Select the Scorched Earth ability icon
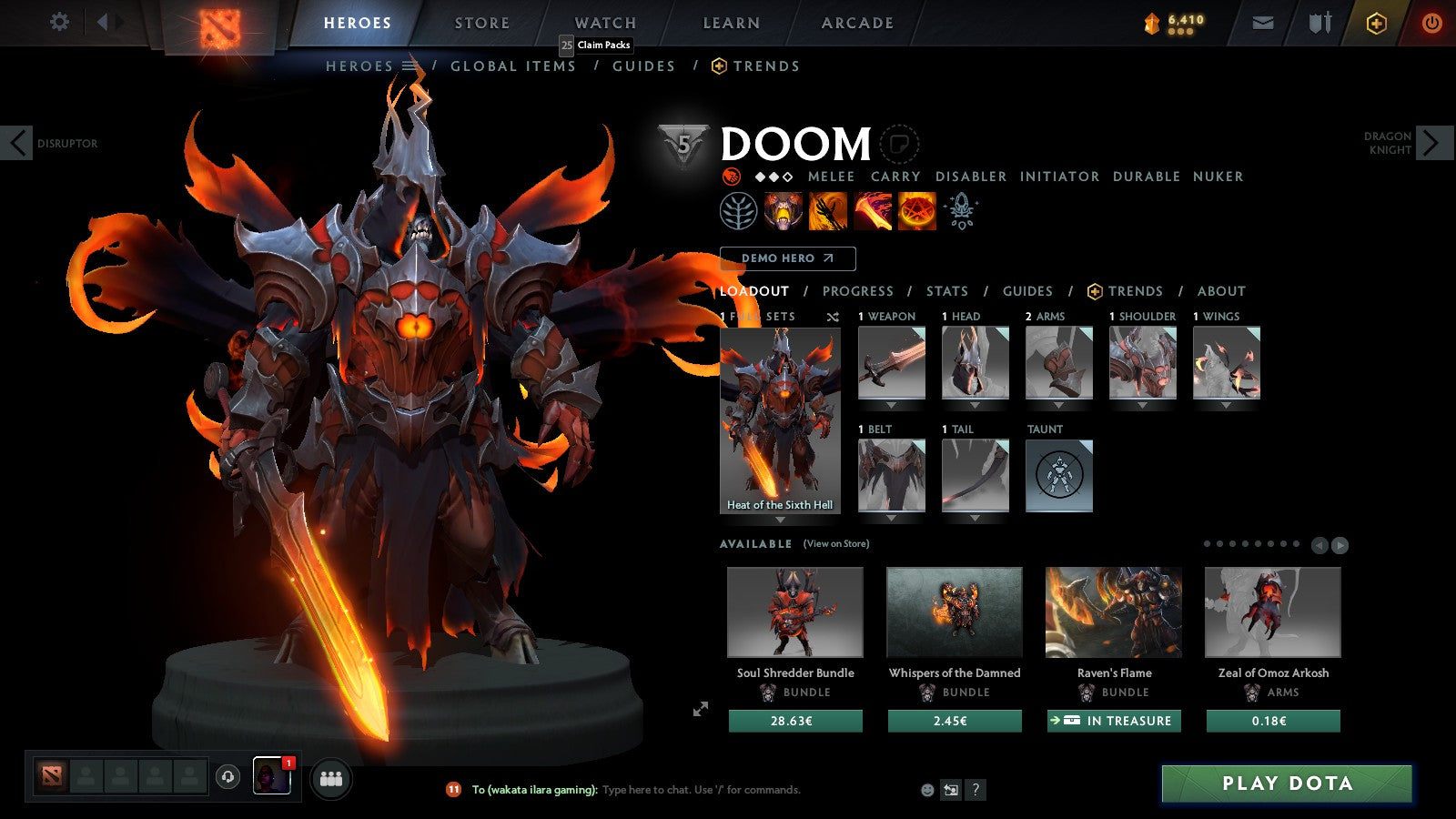 [x=827, y=211]
